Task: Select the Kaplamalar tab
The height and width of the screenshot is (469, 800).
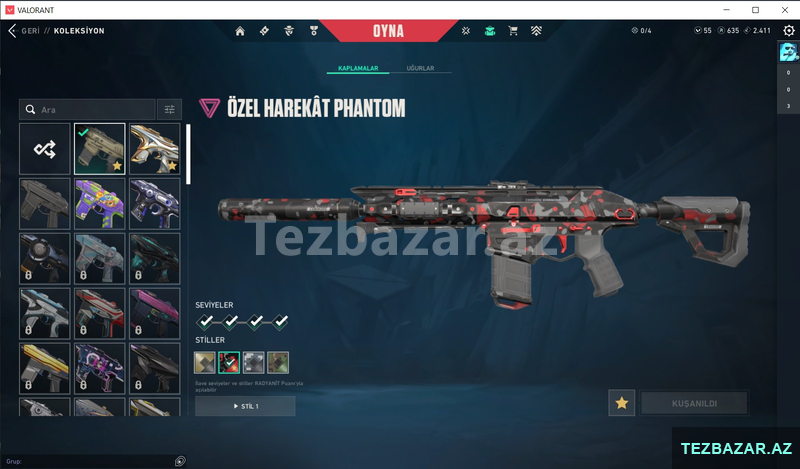Action: [356, 69]
